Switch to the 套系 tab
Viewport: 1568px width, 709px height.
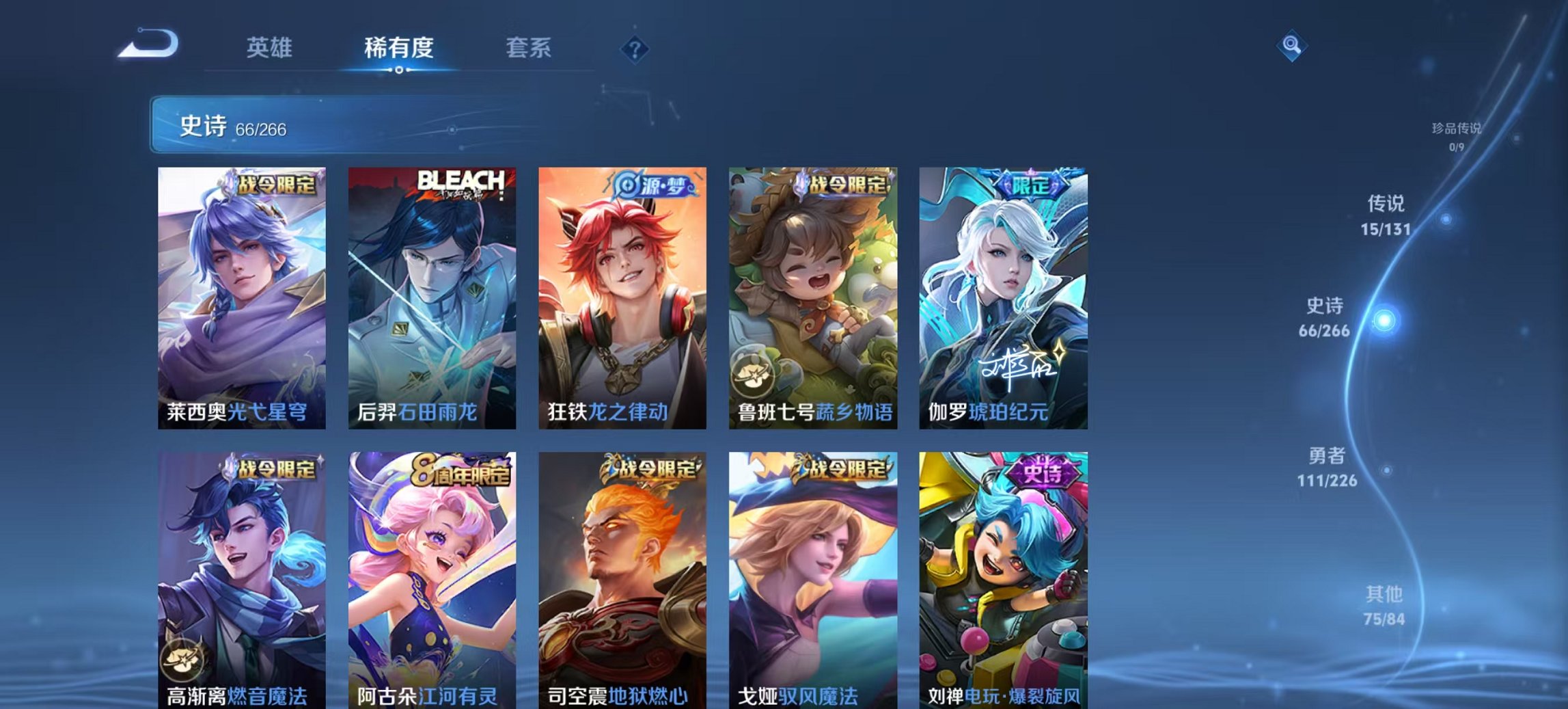tap(529, 48)
